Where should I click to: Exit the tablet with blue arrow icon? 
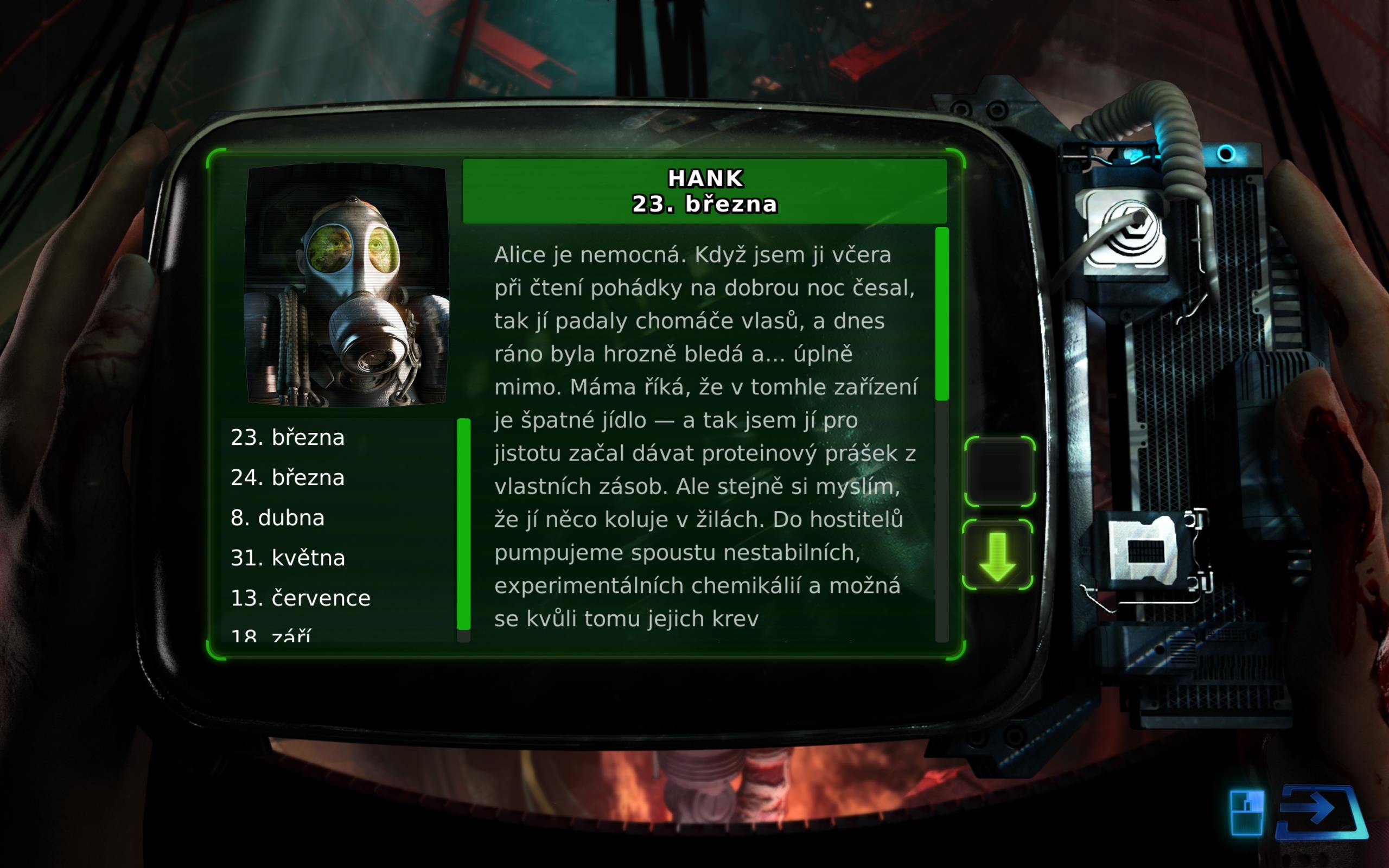point(1321,812)
